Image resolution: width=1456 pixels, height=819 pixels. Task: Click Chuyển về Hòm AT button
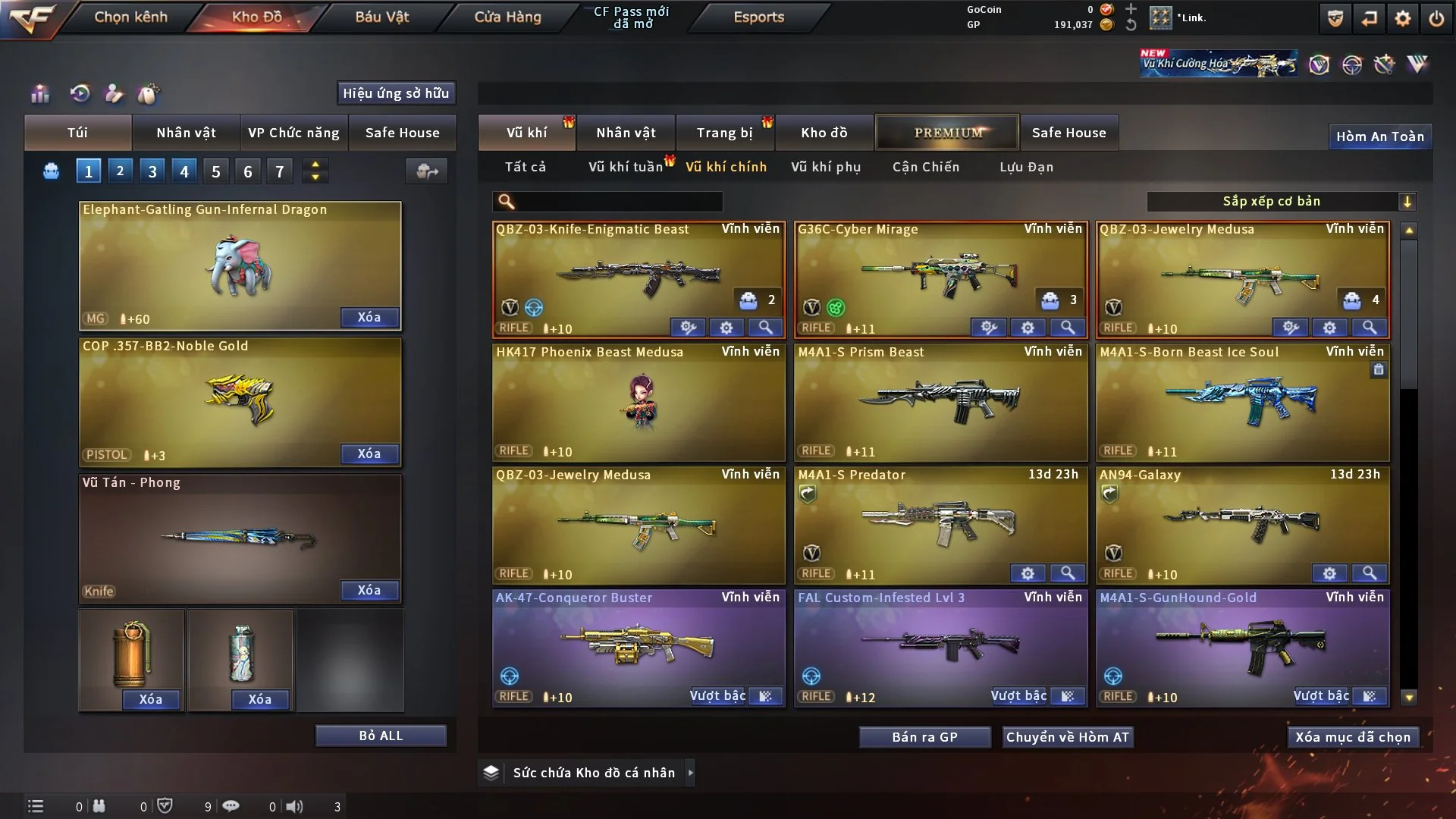tap(1067, 737)
